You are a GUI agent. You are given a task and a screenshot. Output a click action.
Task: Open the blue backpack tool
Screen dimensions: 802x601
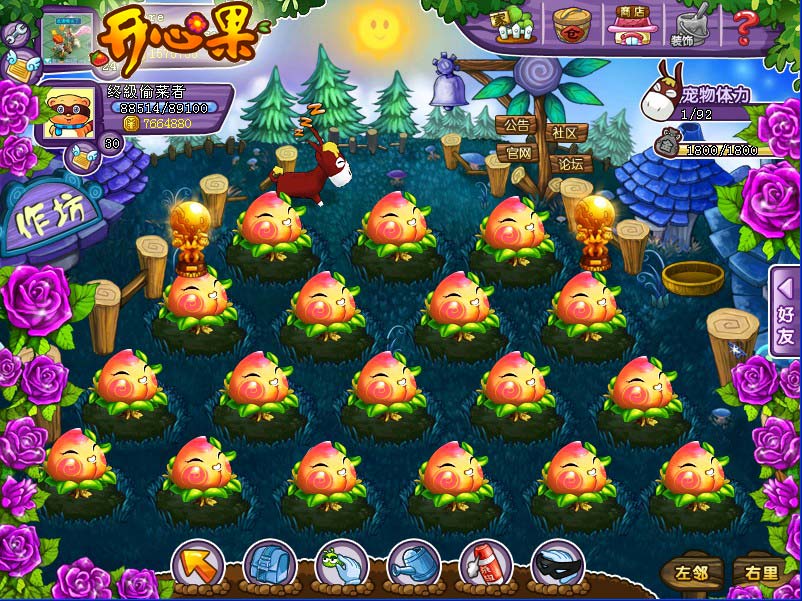[269, 566]
